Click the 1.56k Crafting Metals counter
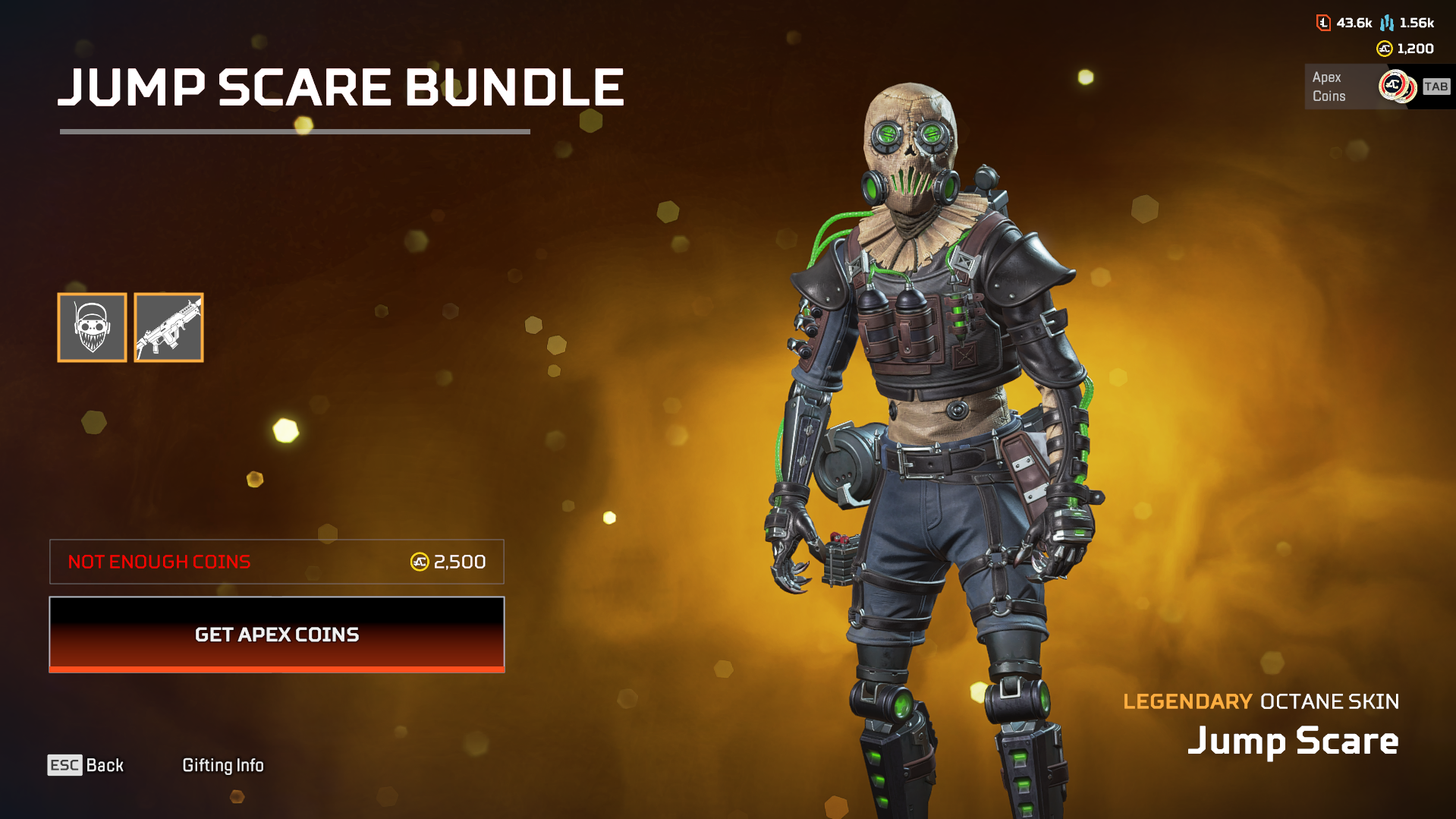The height and width of the screenshot is (819, 1456). pos(1414,23)
